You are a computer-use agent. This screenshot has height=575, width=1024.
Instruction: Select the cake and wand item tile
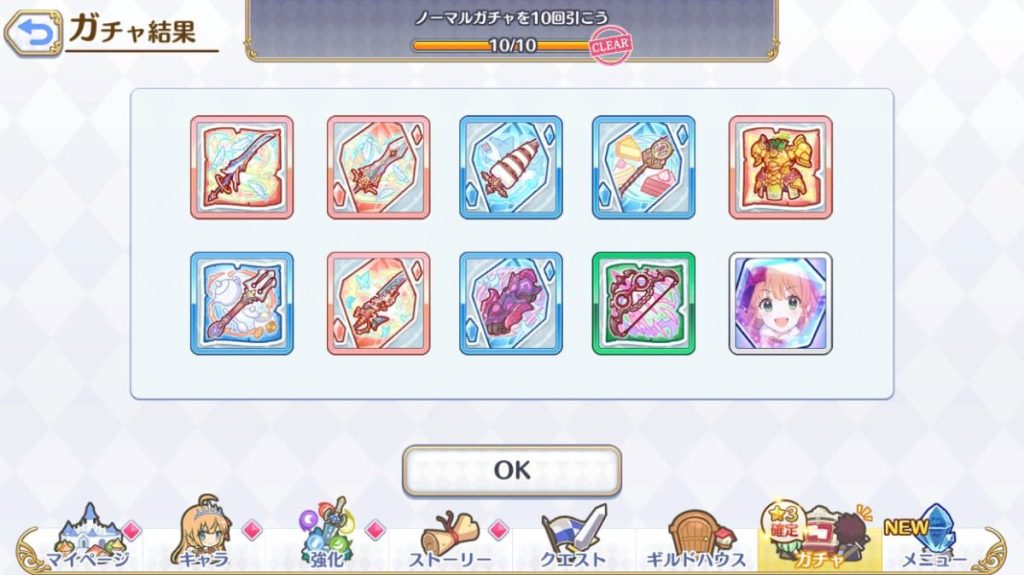pos(645,167)
